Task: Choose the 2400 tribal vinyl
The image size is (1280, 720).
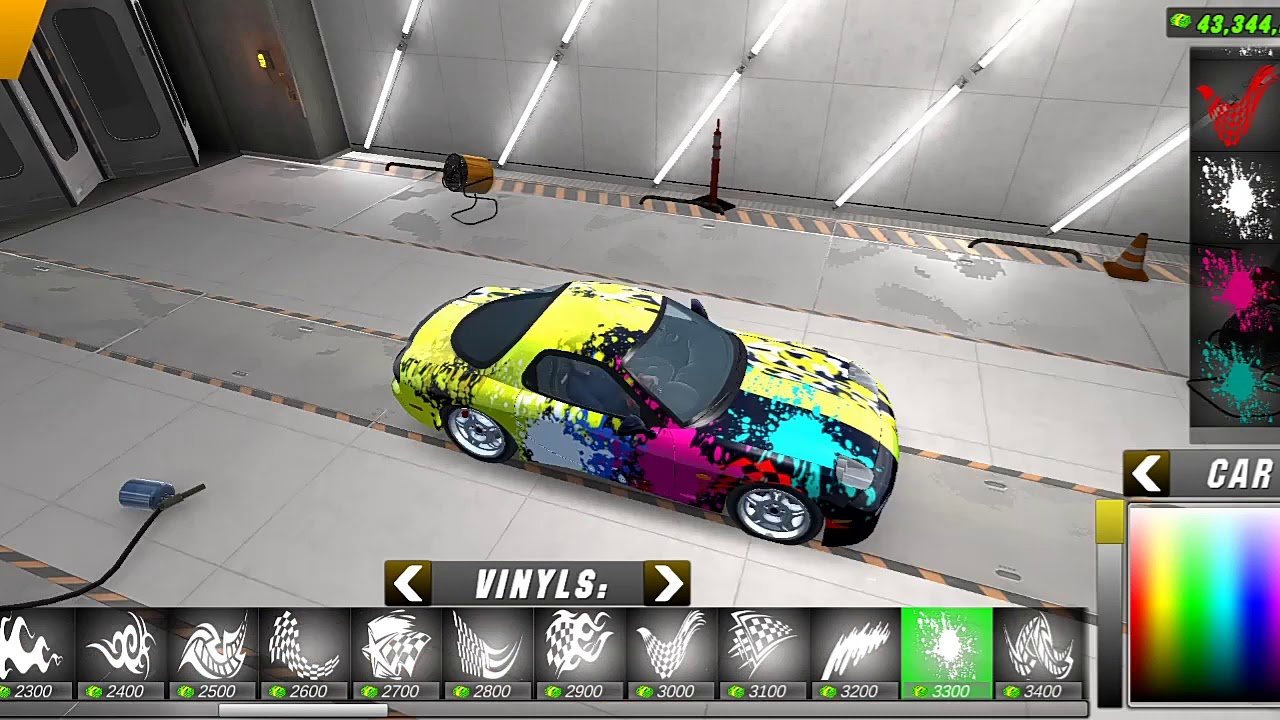Action: 122,647
